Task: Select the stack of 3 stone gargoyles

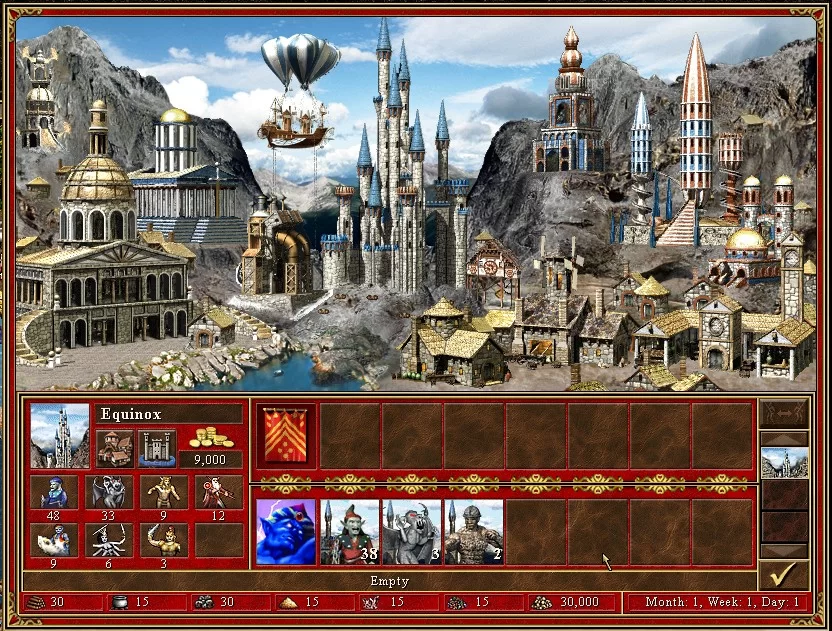Action: click(411, 532)
